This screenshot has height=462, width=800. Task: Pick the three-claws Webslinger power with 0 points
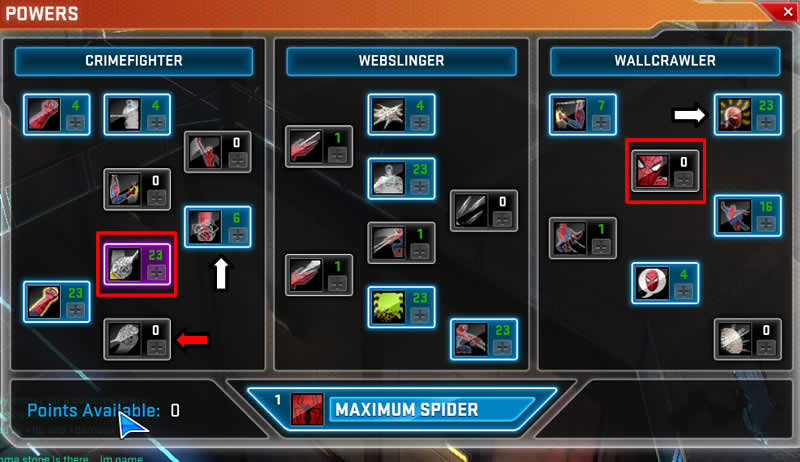click(x=469, y=210)
